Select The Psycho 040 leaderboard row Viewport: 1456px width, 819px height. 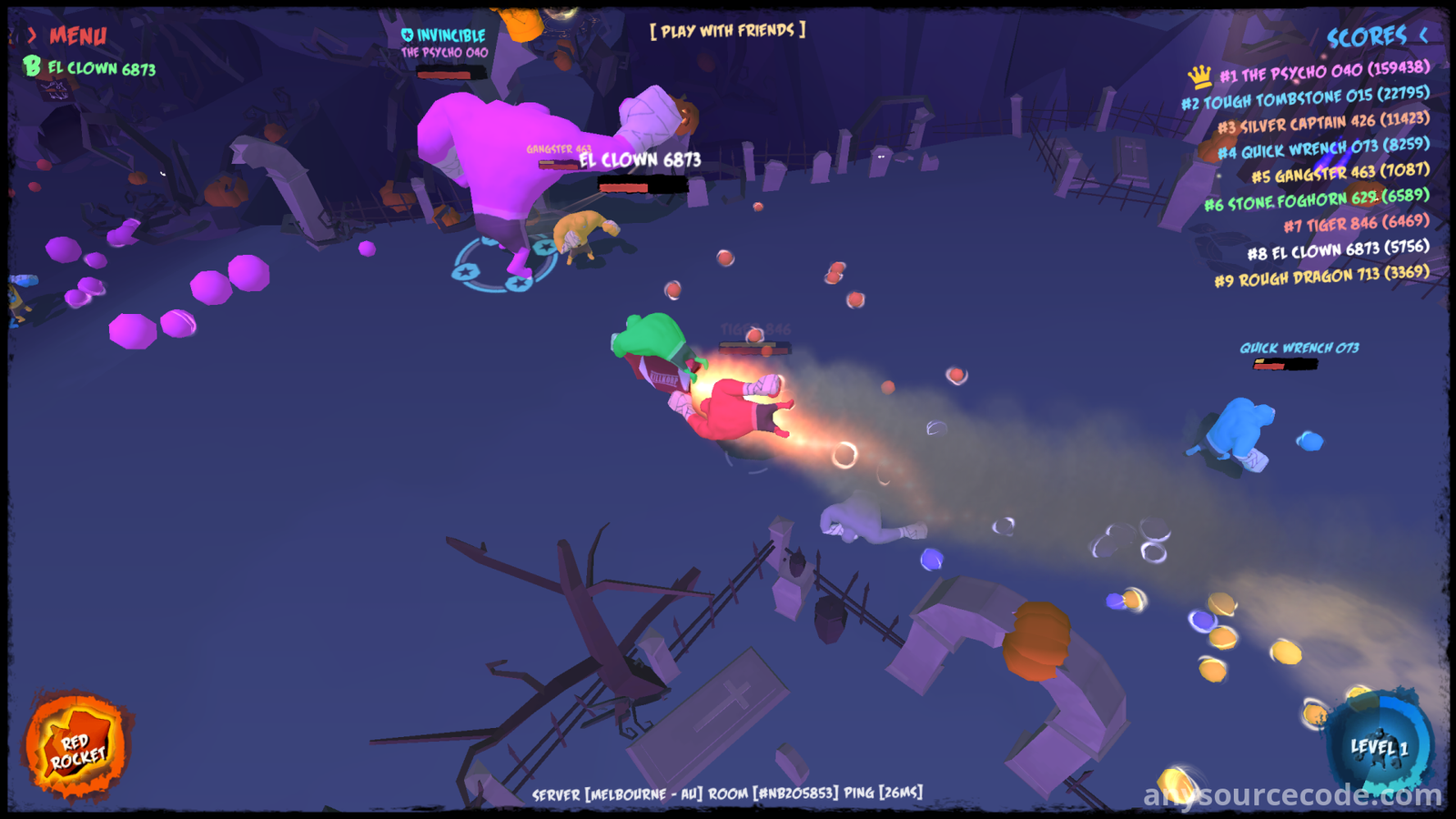[x=1323, y=72]
